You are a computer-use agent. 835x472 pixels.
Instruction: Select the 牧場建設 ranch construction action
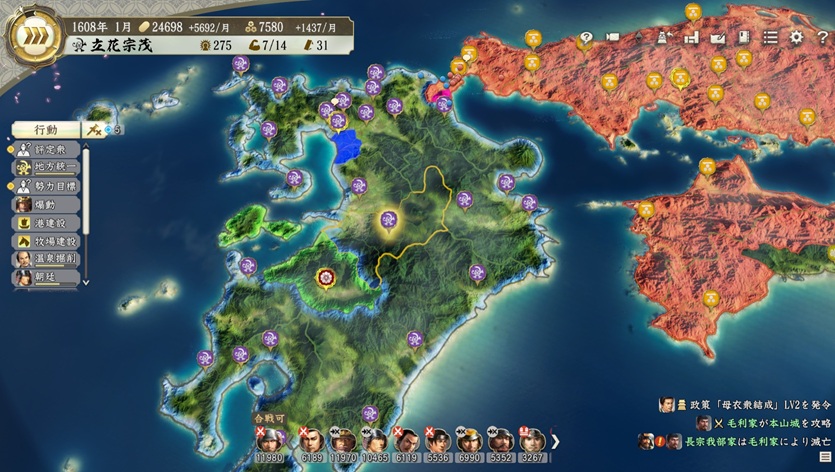coord(46,240)
